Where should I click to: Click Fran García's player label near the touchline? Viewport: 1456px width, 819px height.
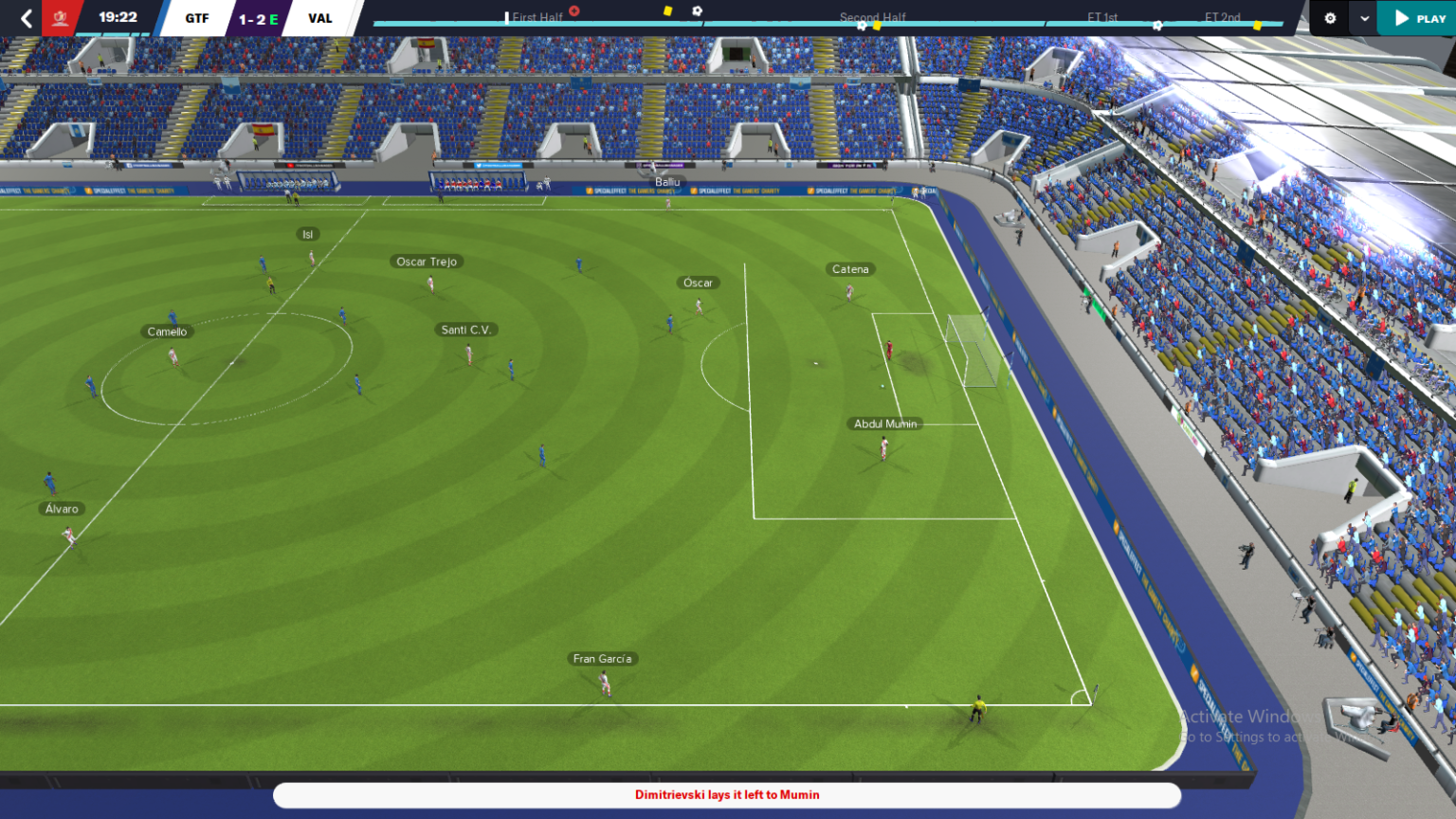[604, 658]
